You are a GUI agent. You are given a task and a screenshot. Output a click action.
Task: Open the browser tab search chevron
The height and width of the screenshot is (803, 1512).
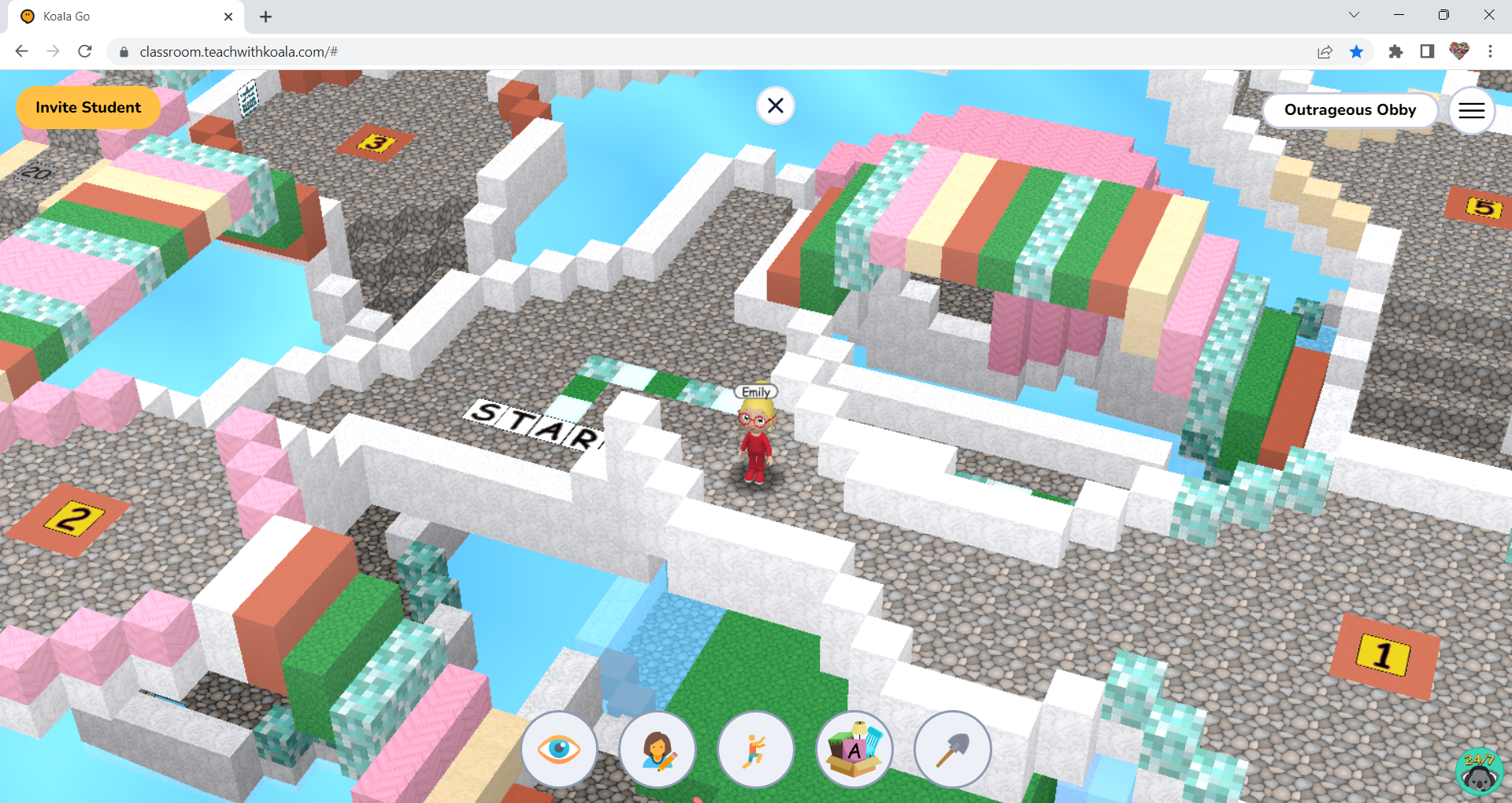tap(1353, 14)
